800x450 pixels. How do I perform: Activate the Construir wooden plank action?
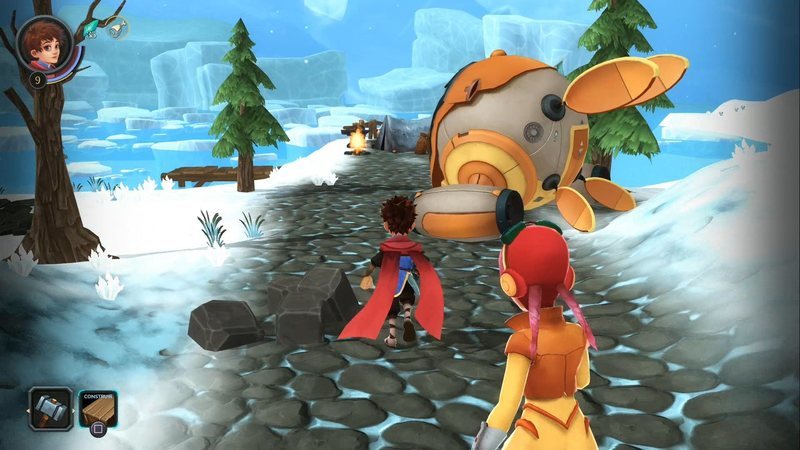tap(98, 407)
